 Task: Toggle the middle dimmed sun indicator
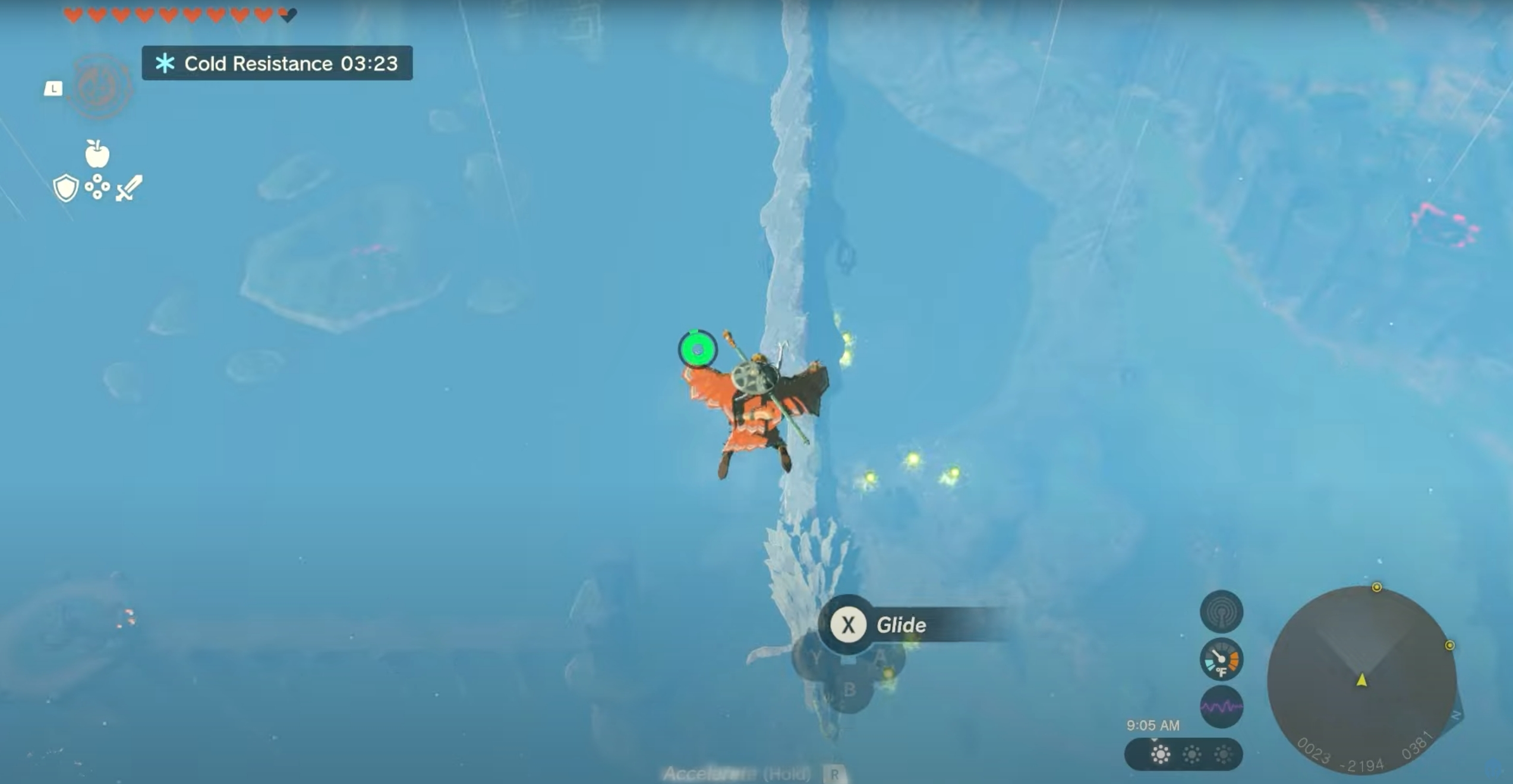(1192, 754)
